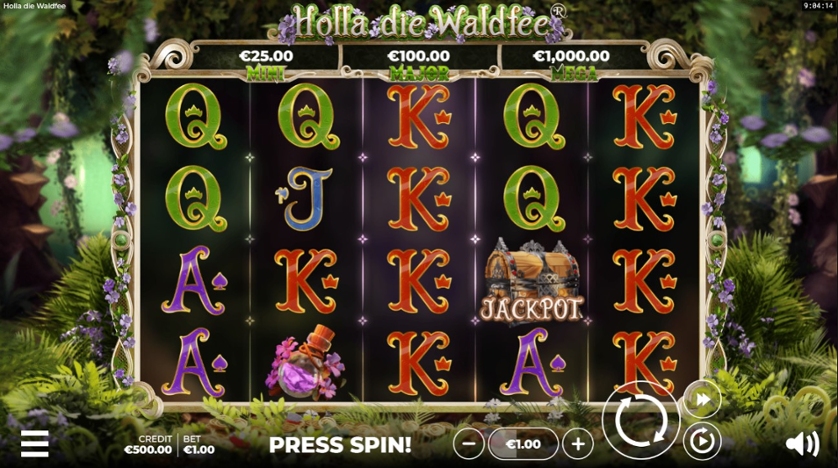
Task: Enable turbo spin with the fast-forward button
Action: [x=702, y=400]
